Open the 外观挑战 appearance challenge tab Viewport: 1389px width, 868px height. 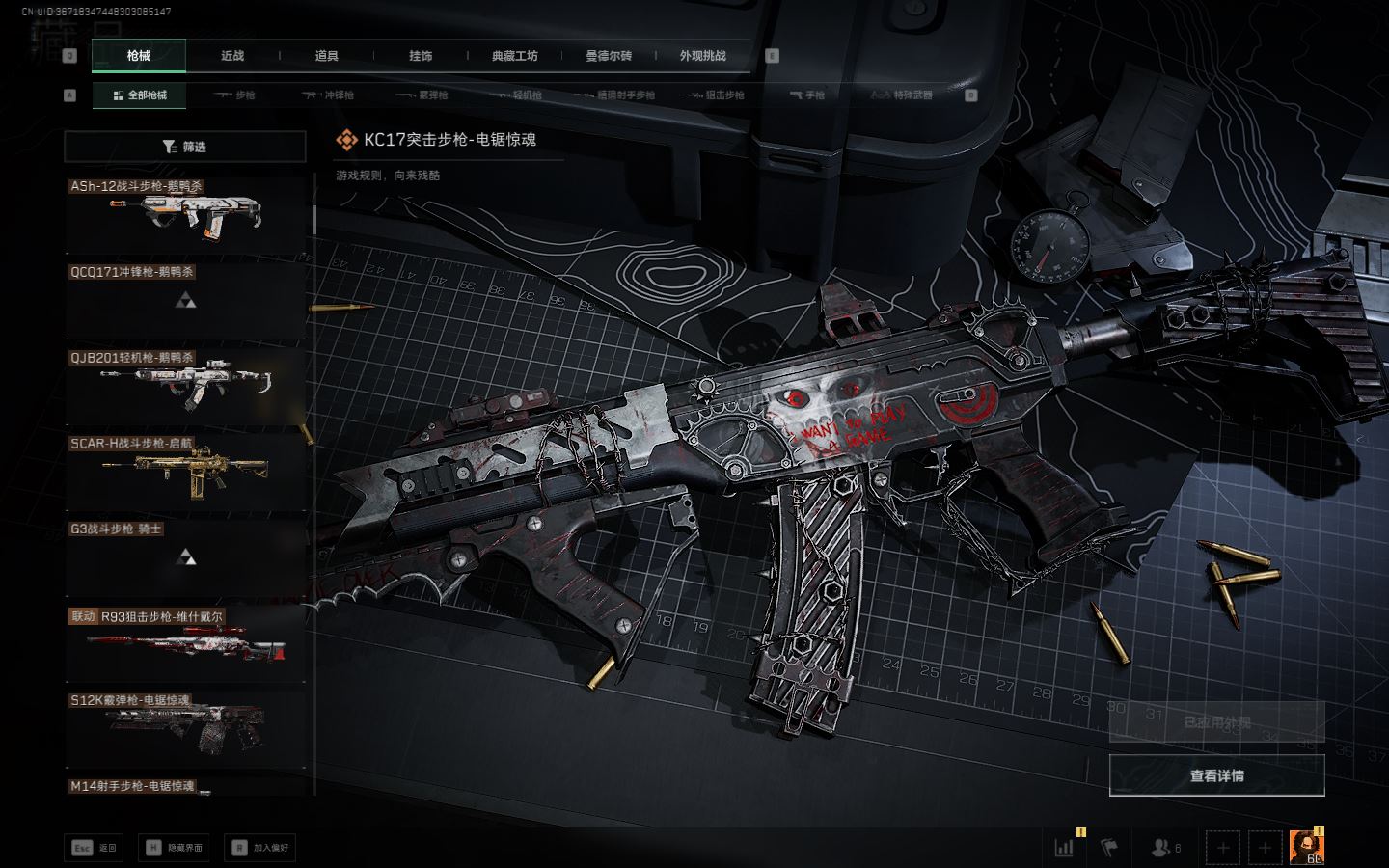click(x=702, y=56)
